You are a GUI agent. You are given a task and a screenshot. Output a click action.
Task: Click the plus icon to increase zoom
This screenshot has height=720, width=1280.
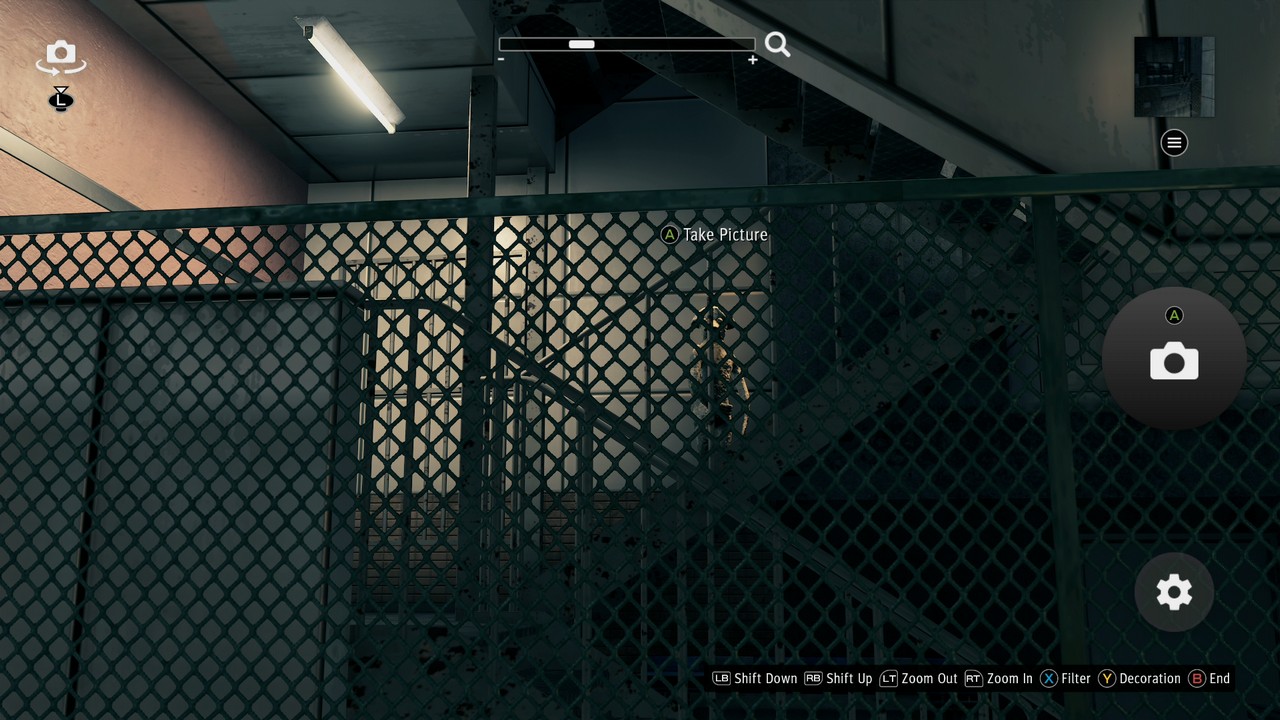752,60
